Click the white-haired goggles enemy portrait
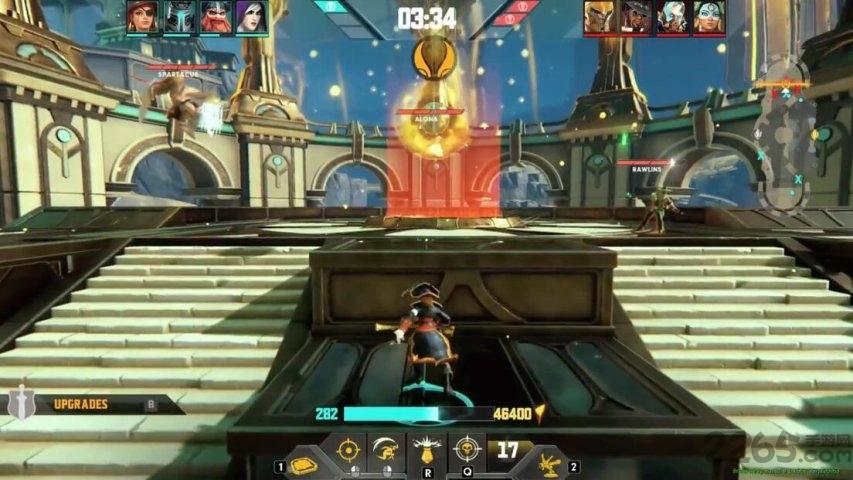853x480 pixels. (672, 17)
